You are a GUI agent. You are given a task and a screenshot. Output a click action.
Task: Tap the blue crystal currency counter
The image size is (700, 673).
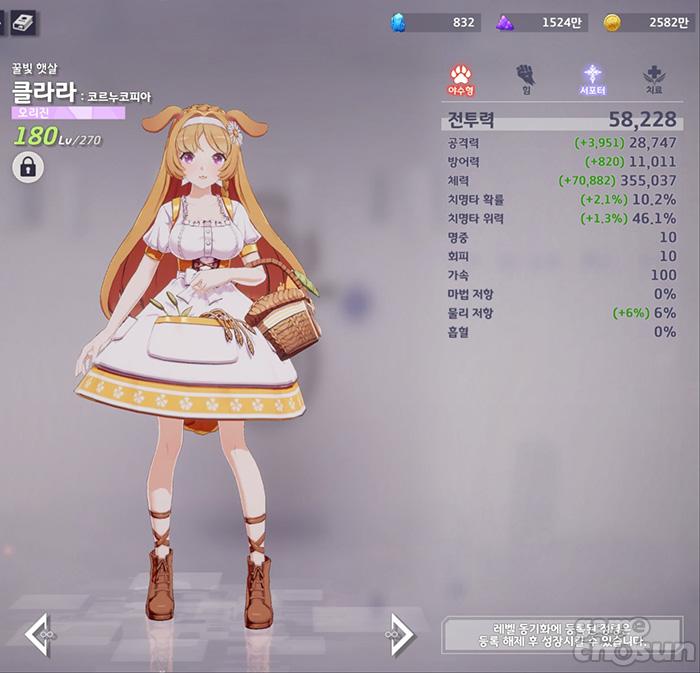point(436,22)
